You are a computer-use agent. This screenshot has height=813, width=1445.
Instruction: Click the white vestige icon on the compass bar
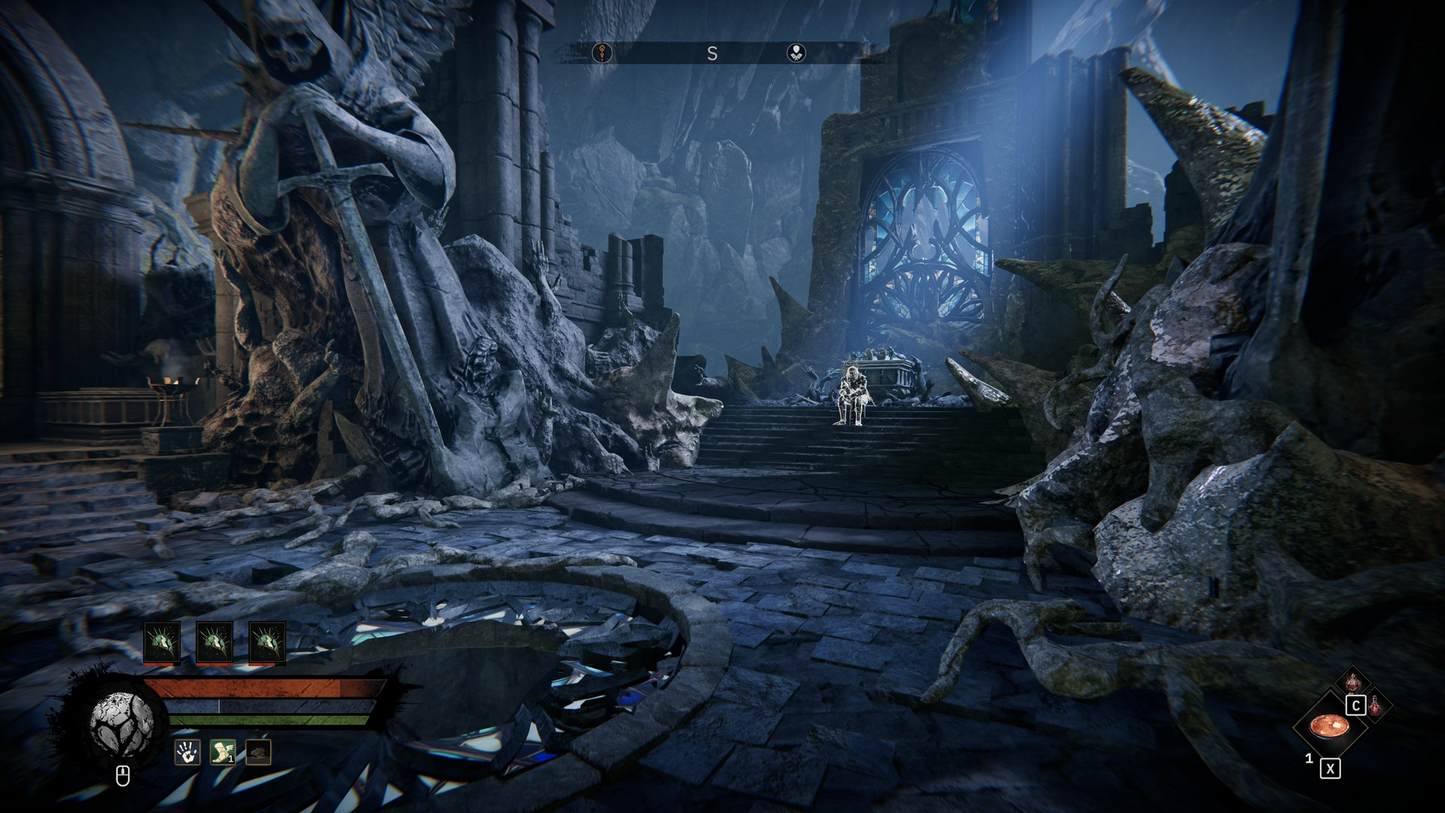pyautogui.click(x=797, y=52)
